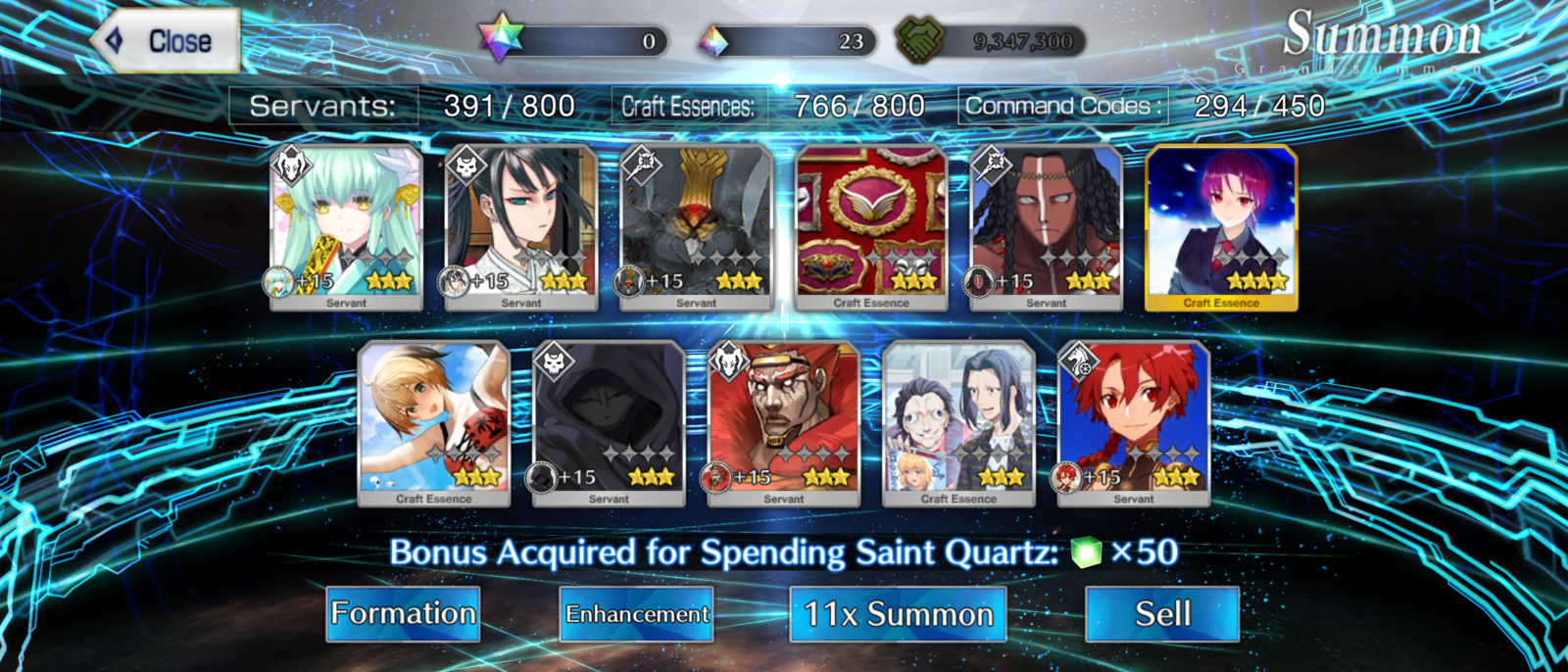Open the Formation menu
This screenshot has height=672, width=1568.
pyautogui.click(x=403, y=614)
